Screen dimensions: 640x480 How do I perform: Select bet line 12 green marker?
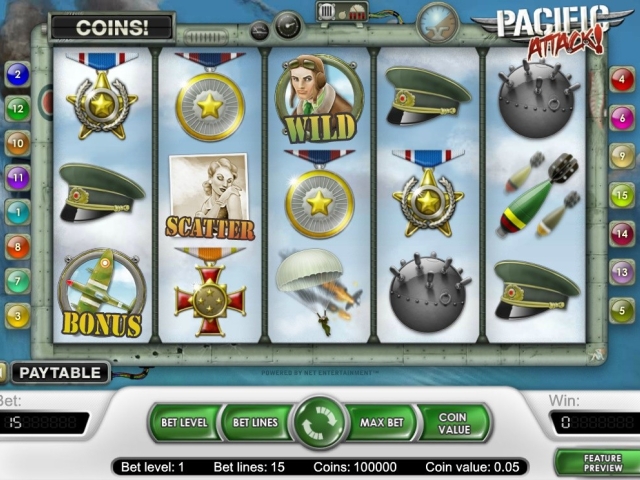(x=17, y=108)
